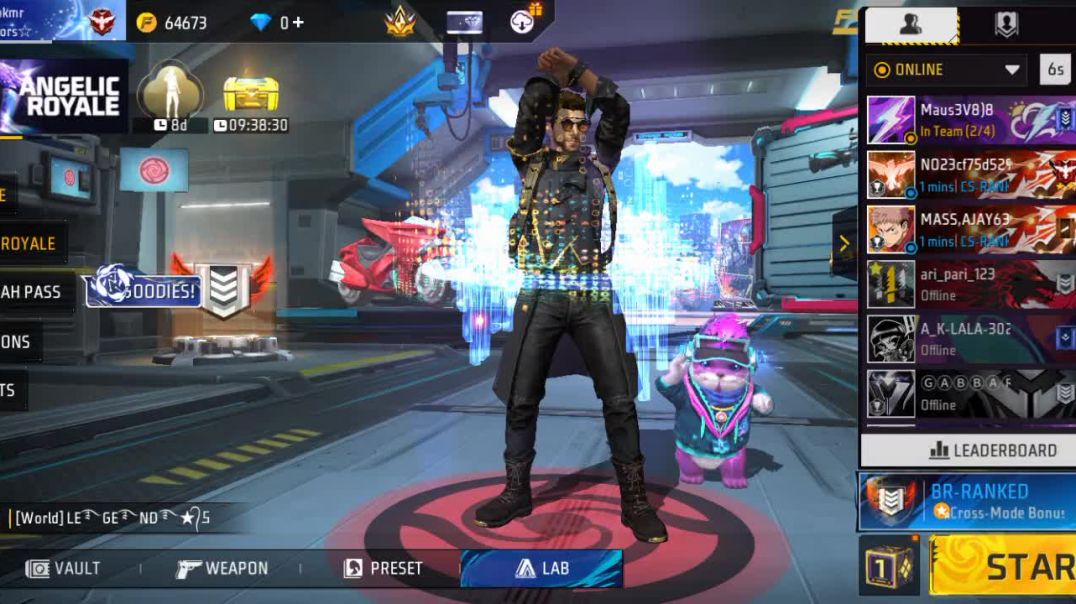Switch to the guild shield tab
Viewport: 1076px width, 604px height.
(1006, 25)
